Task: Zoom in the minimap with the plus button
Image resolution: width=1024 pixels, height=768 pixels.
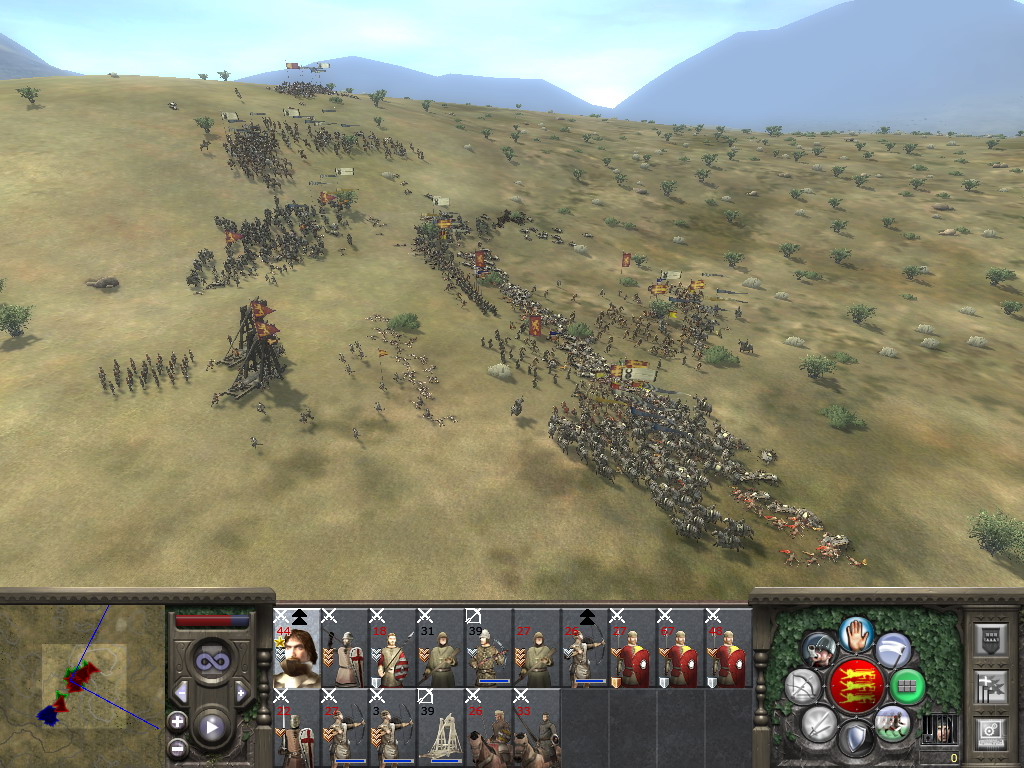Action: point(177,720)
